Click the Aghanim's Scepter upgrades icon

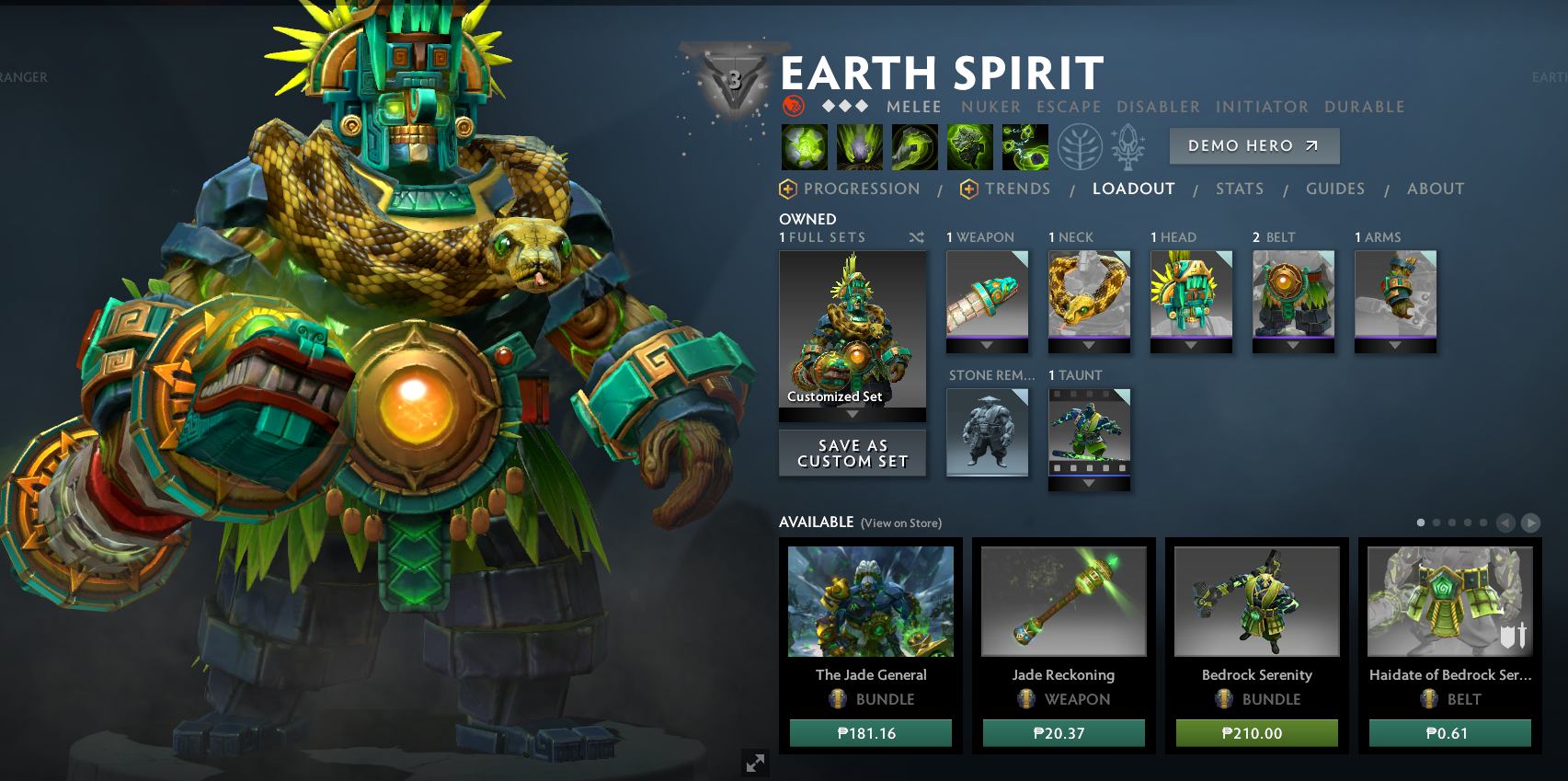pos(1127,147)
